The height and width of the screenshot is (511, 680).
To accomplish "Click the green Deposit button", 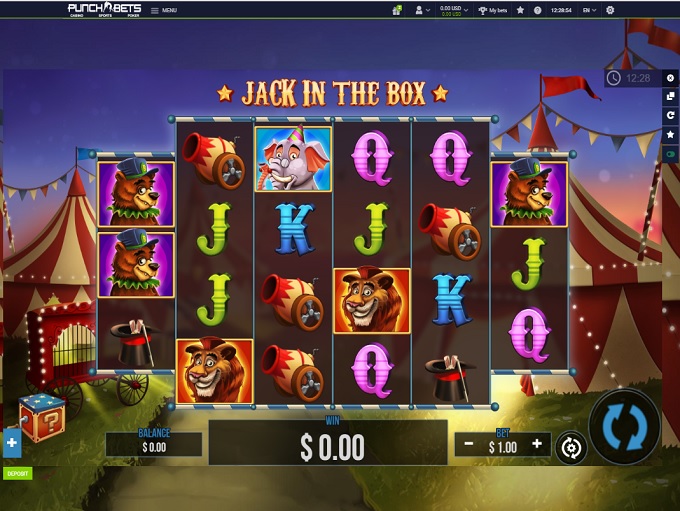I will click(17, 473).
